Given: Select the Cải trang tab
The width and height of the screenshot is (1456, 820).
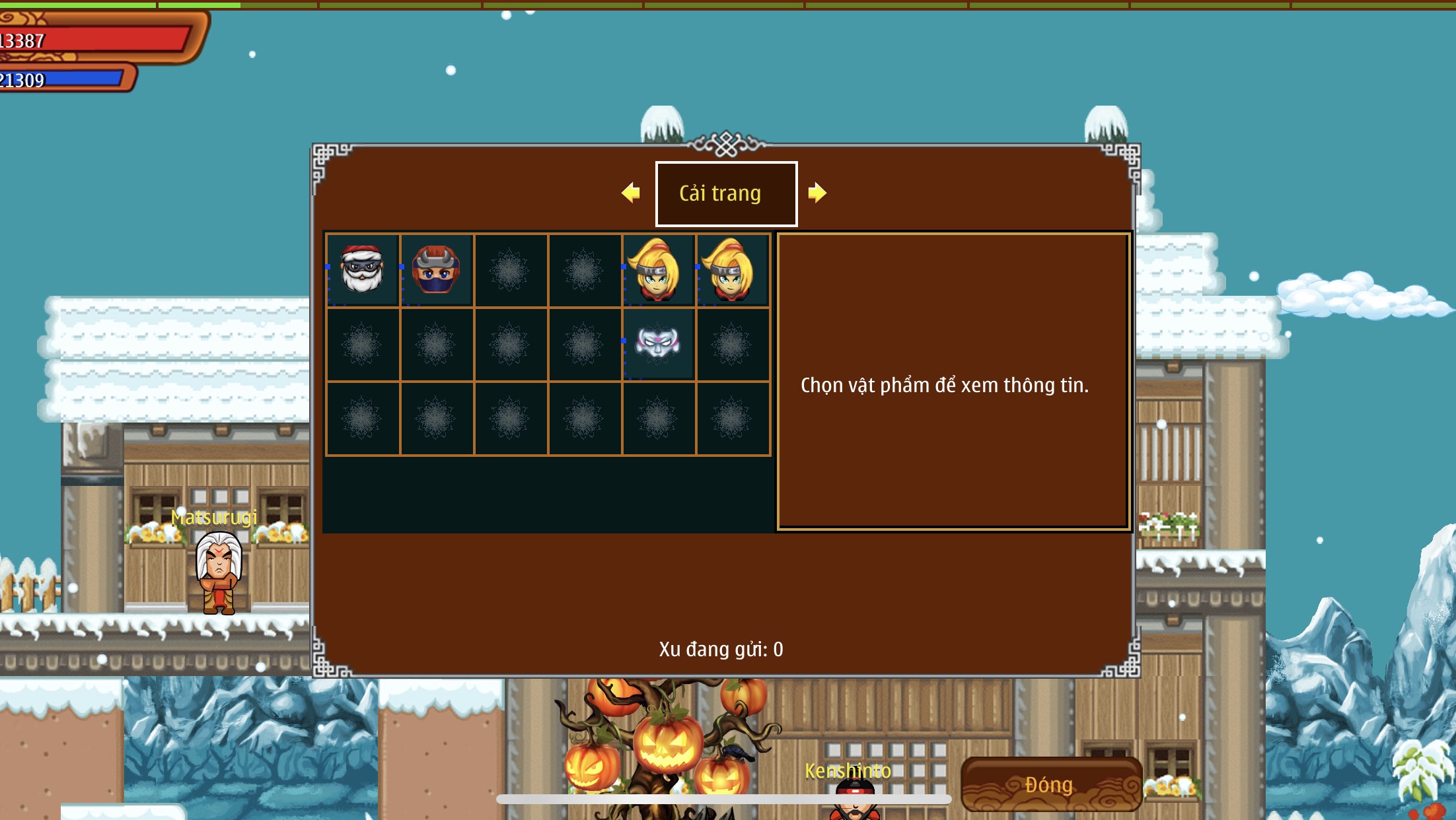Looking at the screenshot, I should pos(726,193).
